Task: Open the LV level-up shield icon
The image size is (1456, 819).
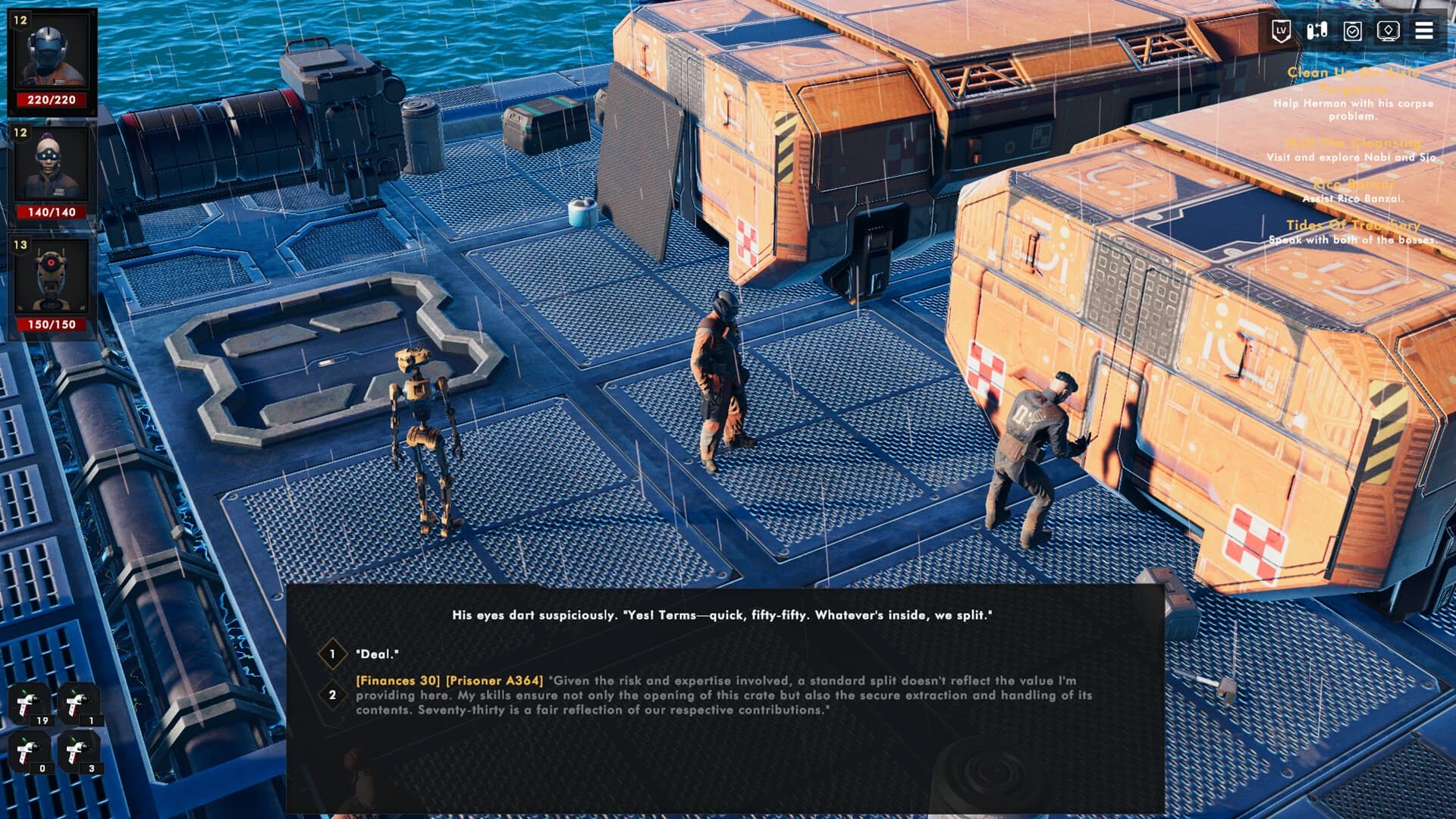Action: click(1281, 29)
